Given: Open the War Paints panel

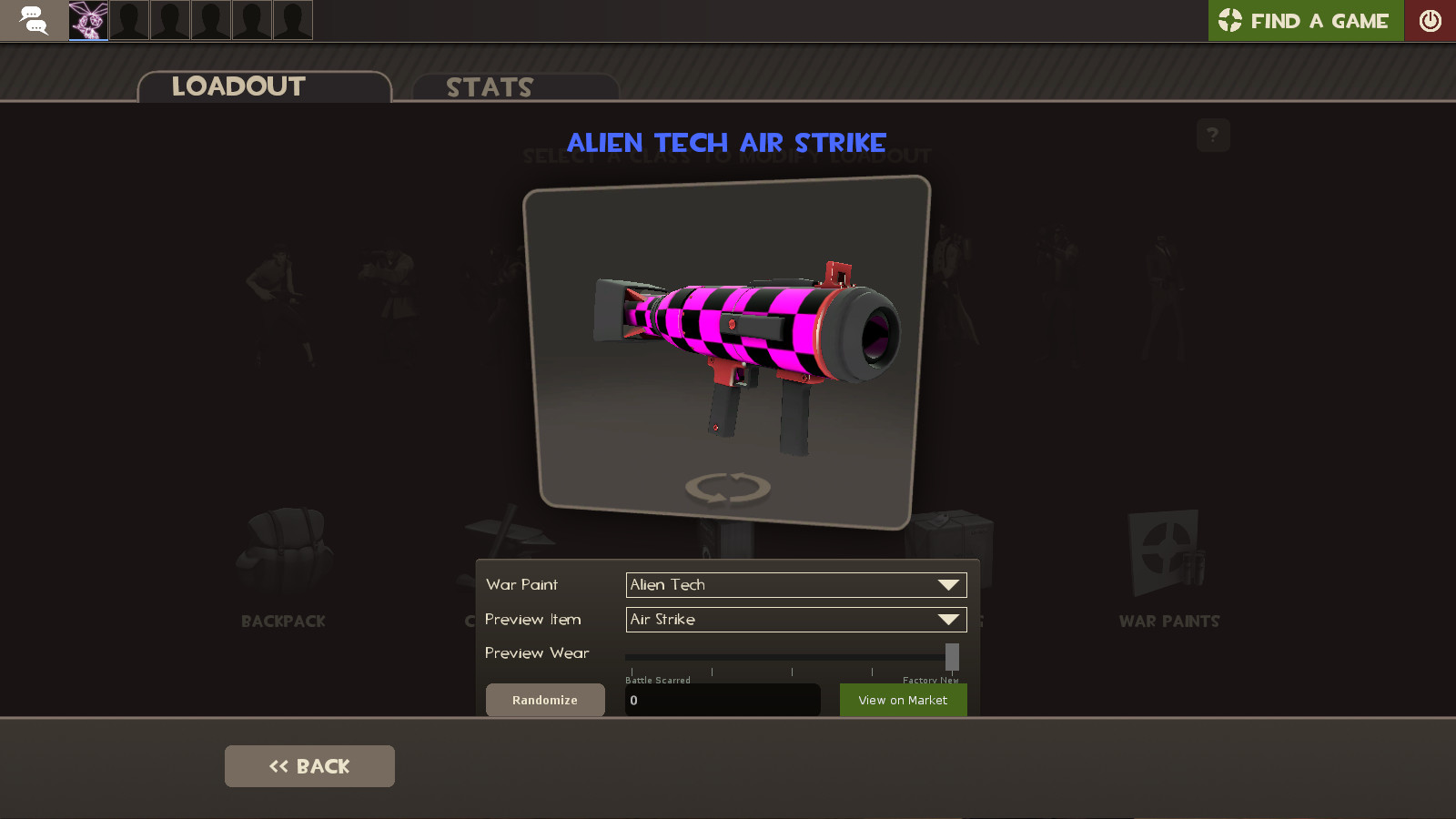Looking at the screenshot, I should 1169,564.
